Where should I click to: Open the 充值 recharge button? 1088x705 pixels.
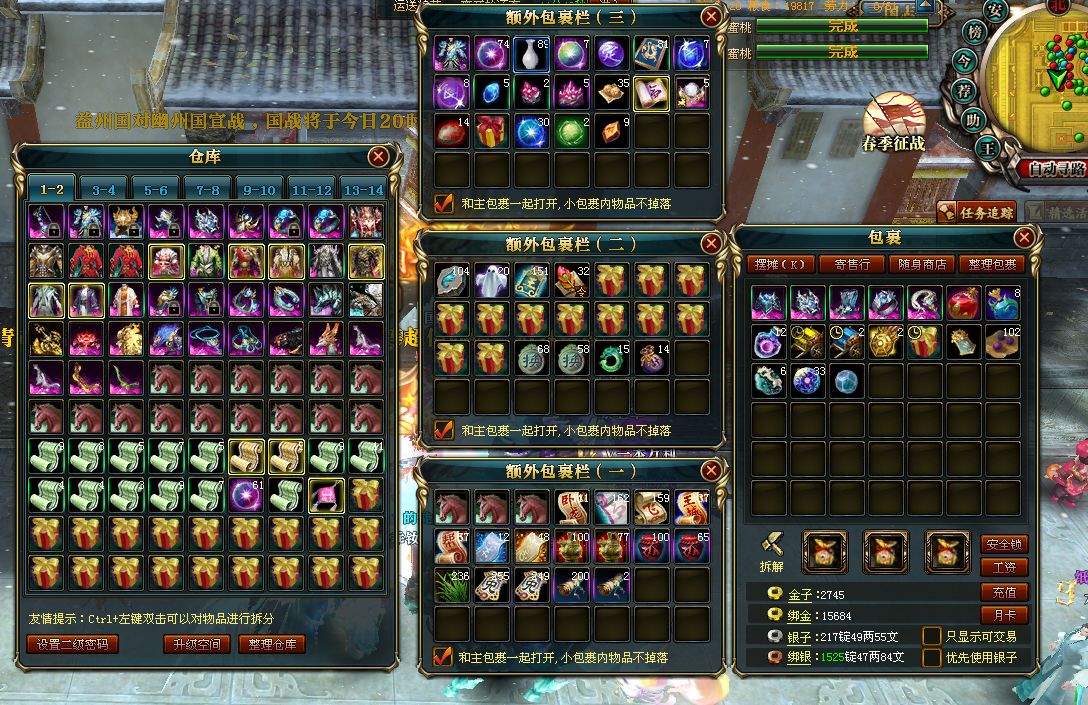click(x=1004, y=592)
